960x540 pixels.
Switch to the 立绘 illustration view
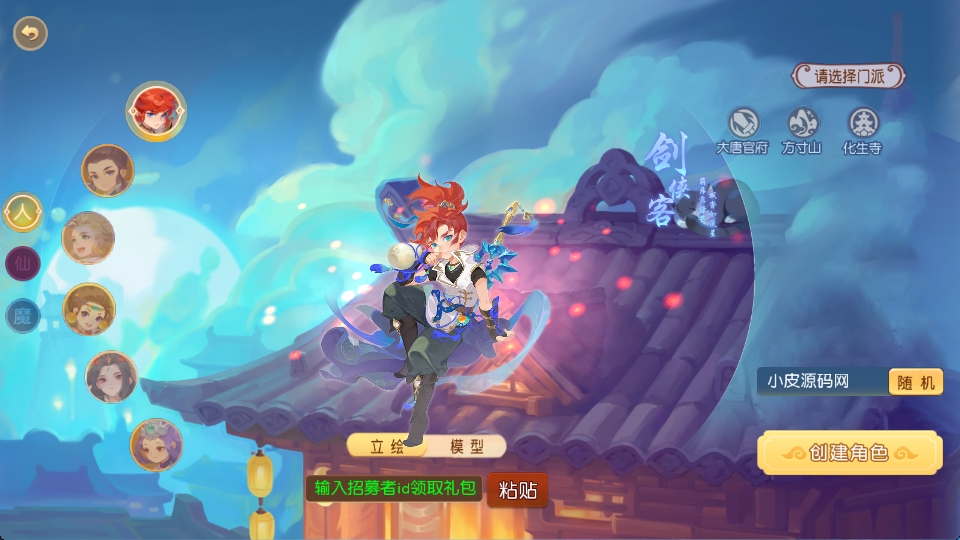tap(389, 446)
